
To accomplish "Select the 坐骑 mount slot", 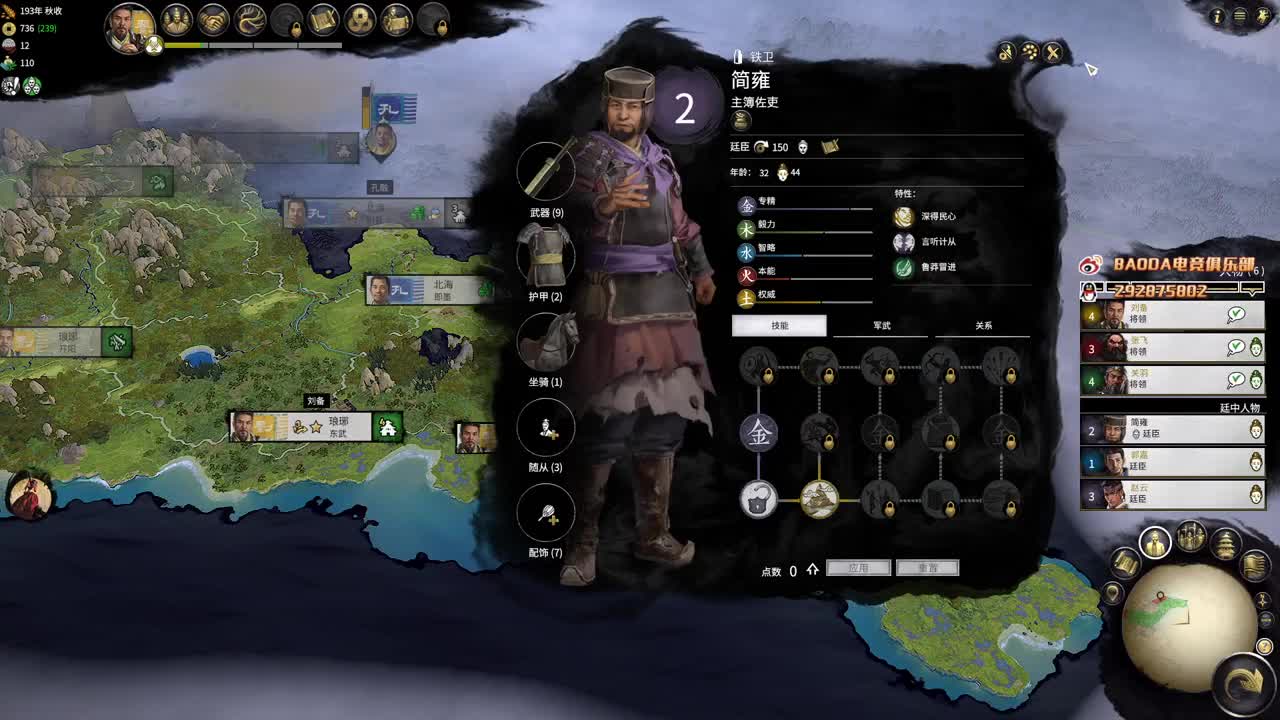I will tap(546, 342).
